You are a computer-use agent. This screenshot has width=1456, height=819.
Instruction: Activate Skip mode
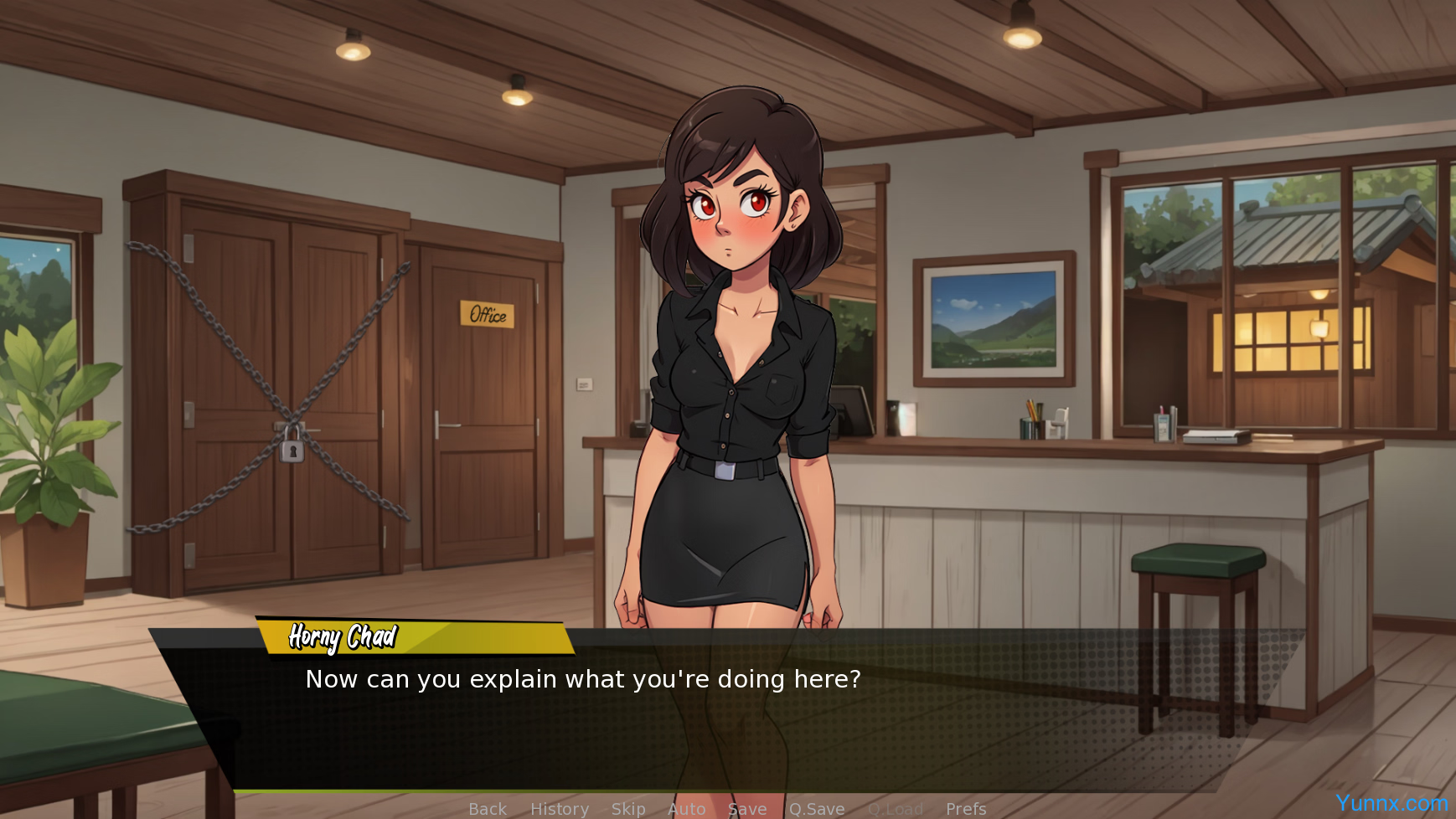click(628, 809)
